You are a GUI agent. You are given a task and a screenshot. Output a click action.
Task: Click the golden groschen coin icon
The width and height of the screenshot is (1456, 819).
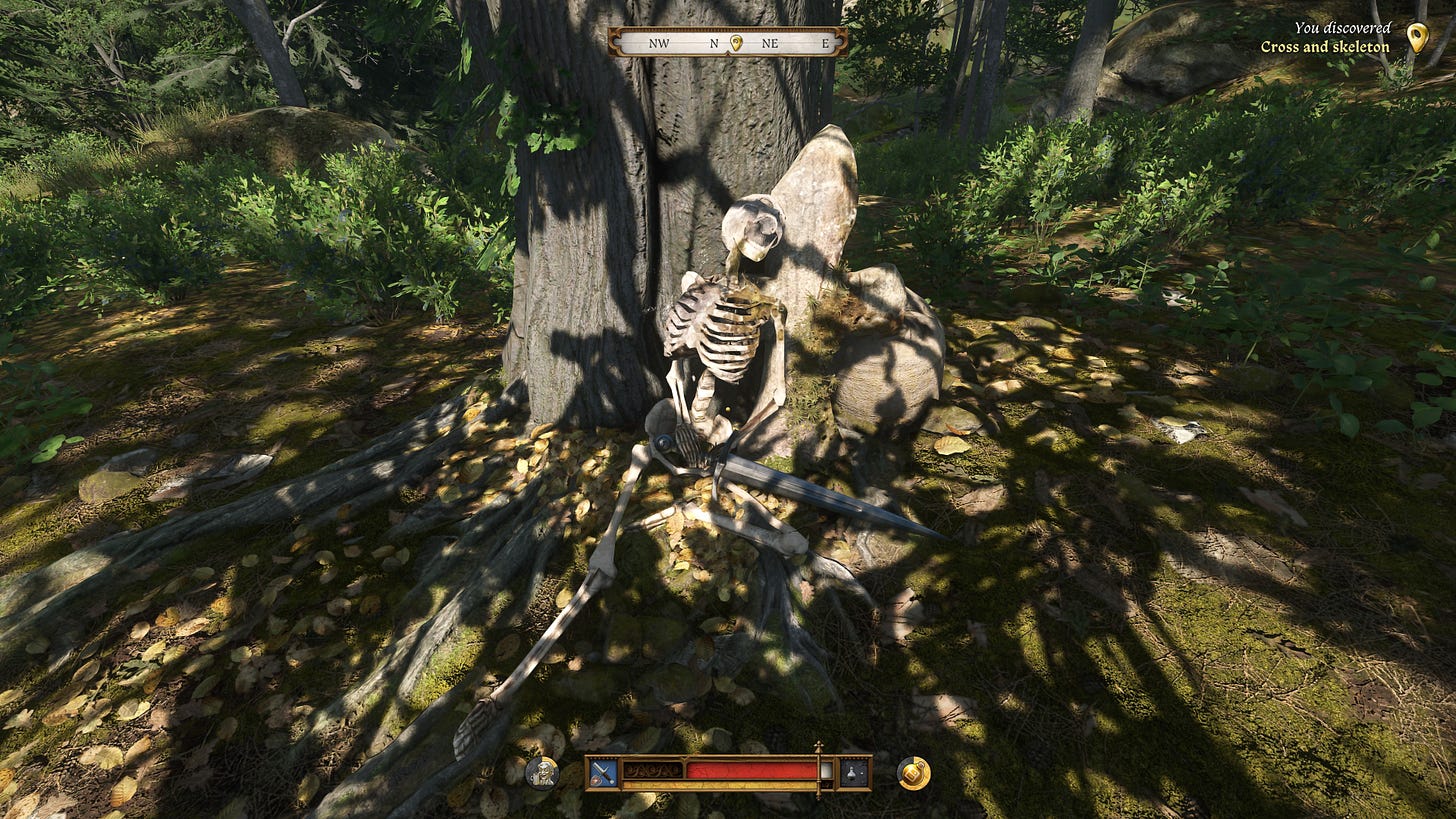click(913, 772)
